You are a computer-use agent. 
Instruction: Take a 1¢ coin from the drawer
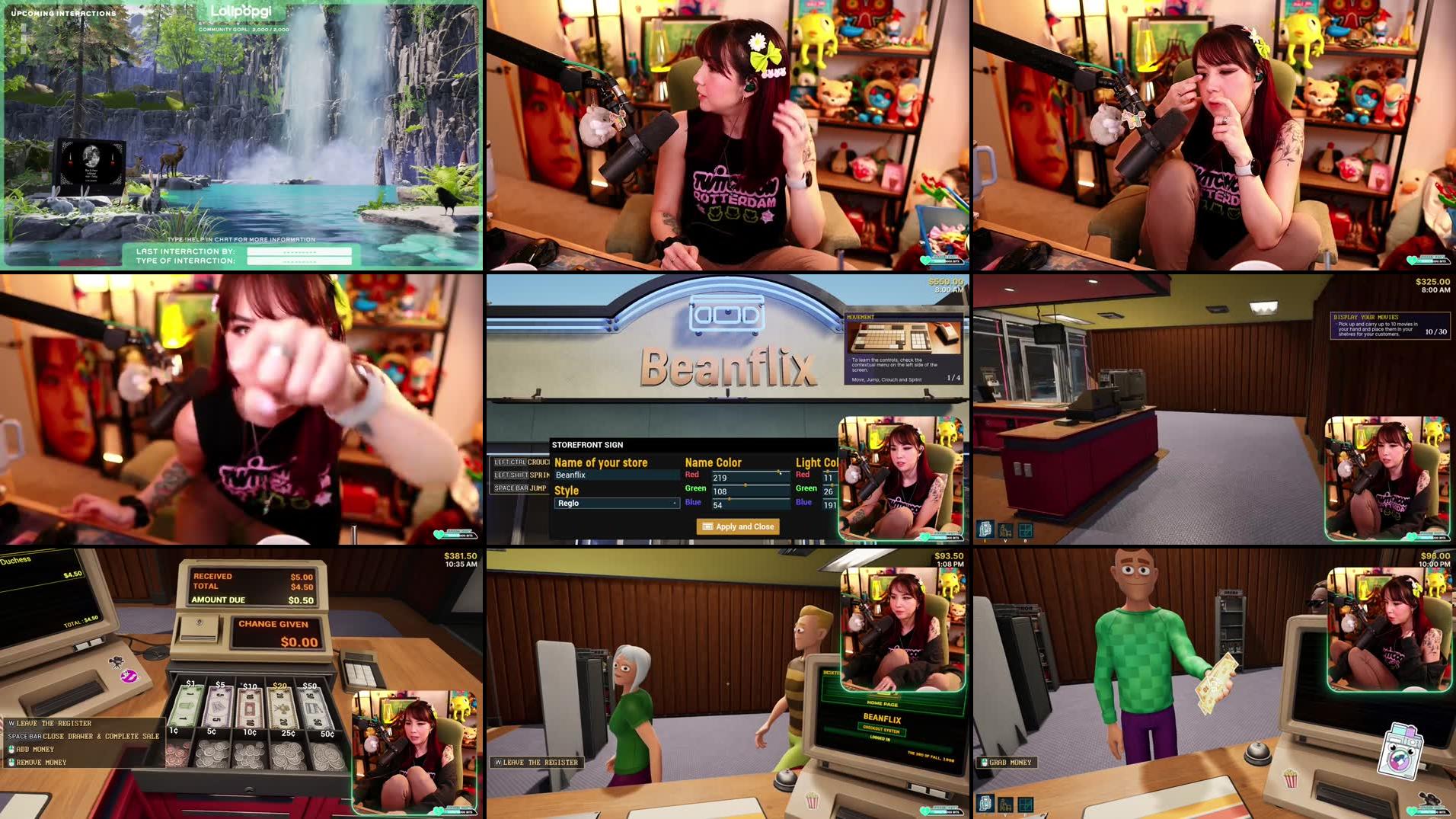tap(178, 753)
